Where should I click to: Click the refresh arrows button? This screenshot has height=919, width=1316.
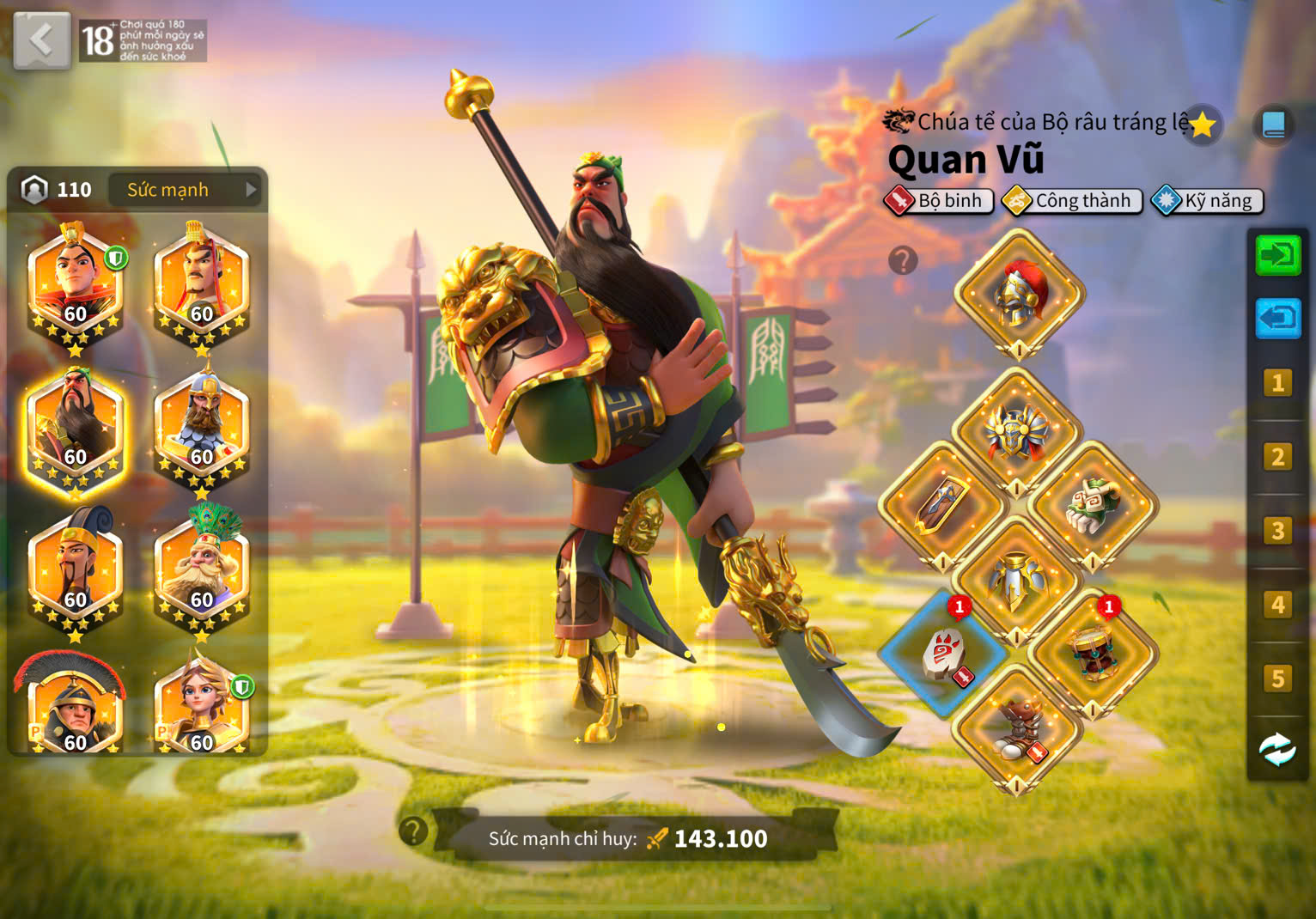tap(1277, 750)
